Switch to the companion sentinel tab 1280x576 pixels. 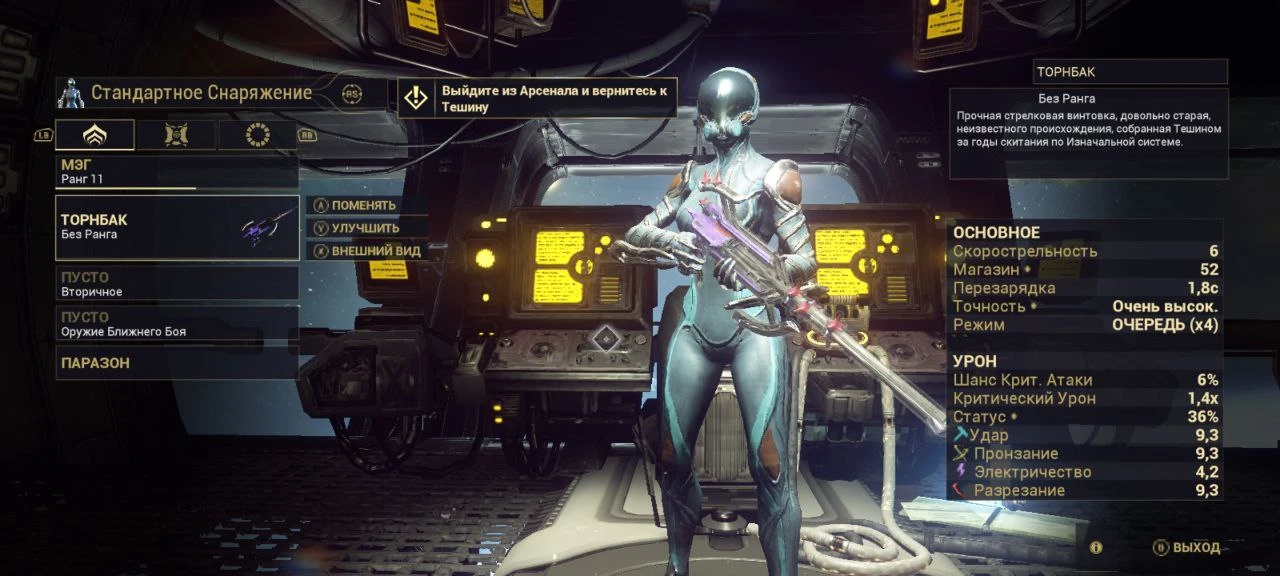pos(177,135)
